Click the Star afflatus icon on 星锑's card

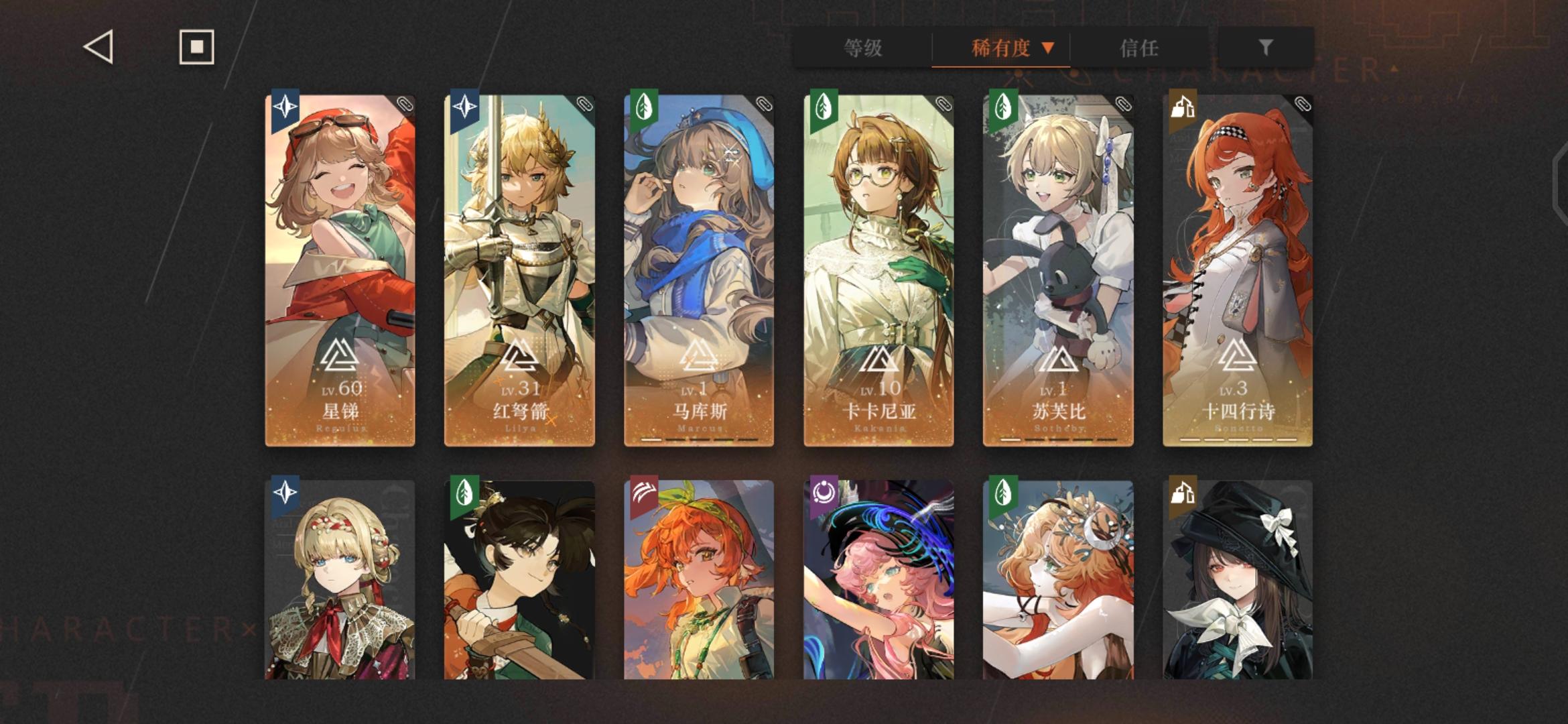click(285, 107)
